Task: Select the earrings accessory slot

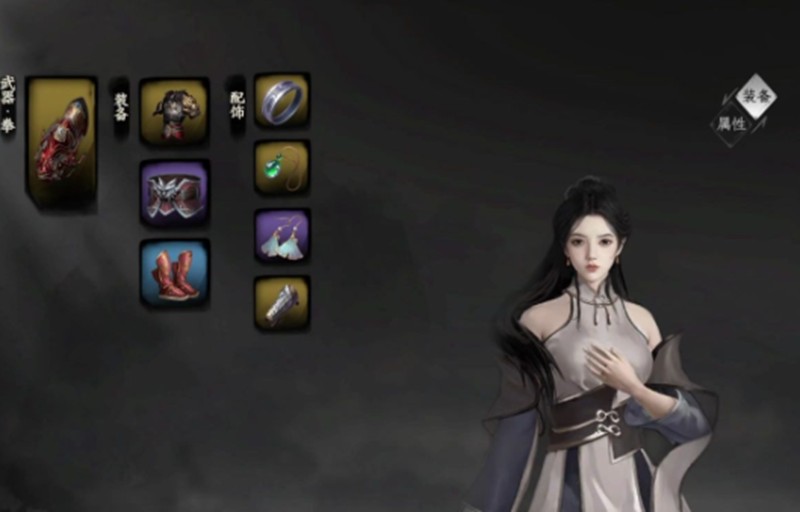Action: pyautogui.click(x=282, y=236)
